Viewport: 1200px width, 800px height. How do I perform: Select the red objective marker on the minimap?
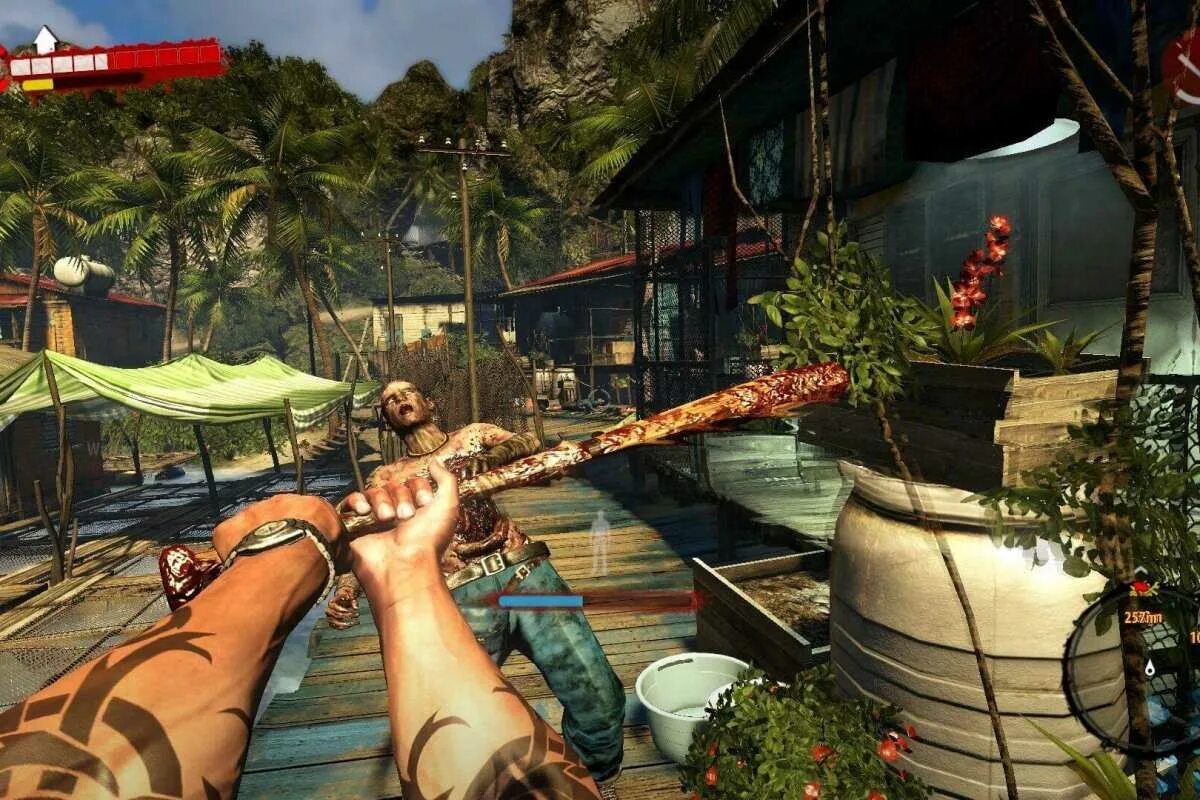pos(1141,587)
